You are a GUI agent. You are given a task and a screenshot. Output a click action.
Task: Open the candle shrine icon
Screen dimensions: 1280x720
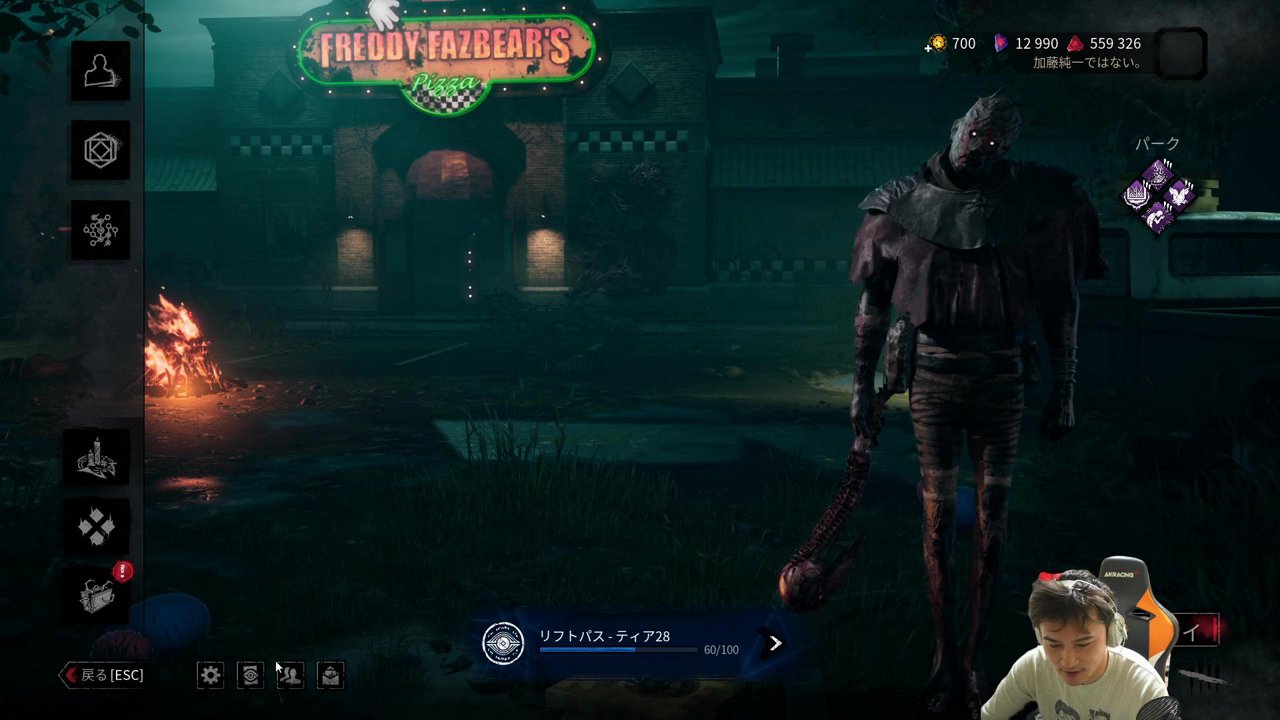[x=97, y=458]
